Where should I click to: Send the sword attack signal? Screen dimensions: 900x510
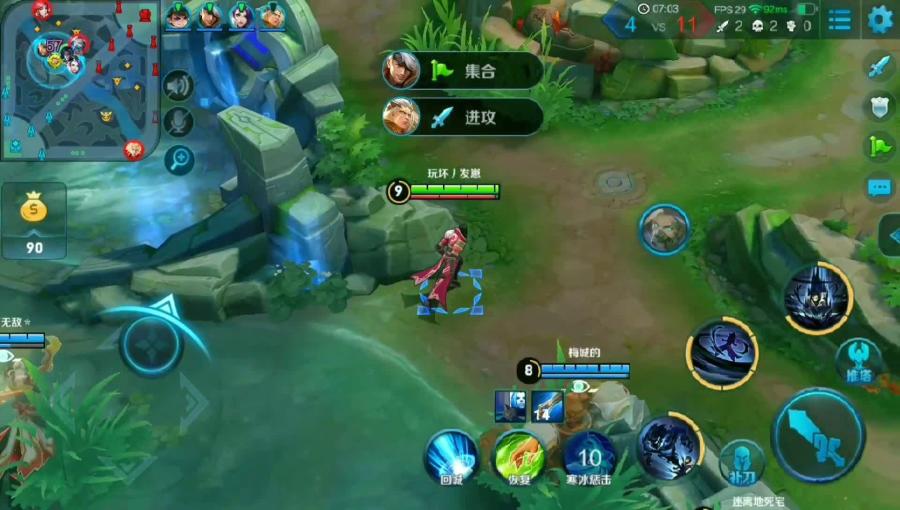click(x=879, y=67)
